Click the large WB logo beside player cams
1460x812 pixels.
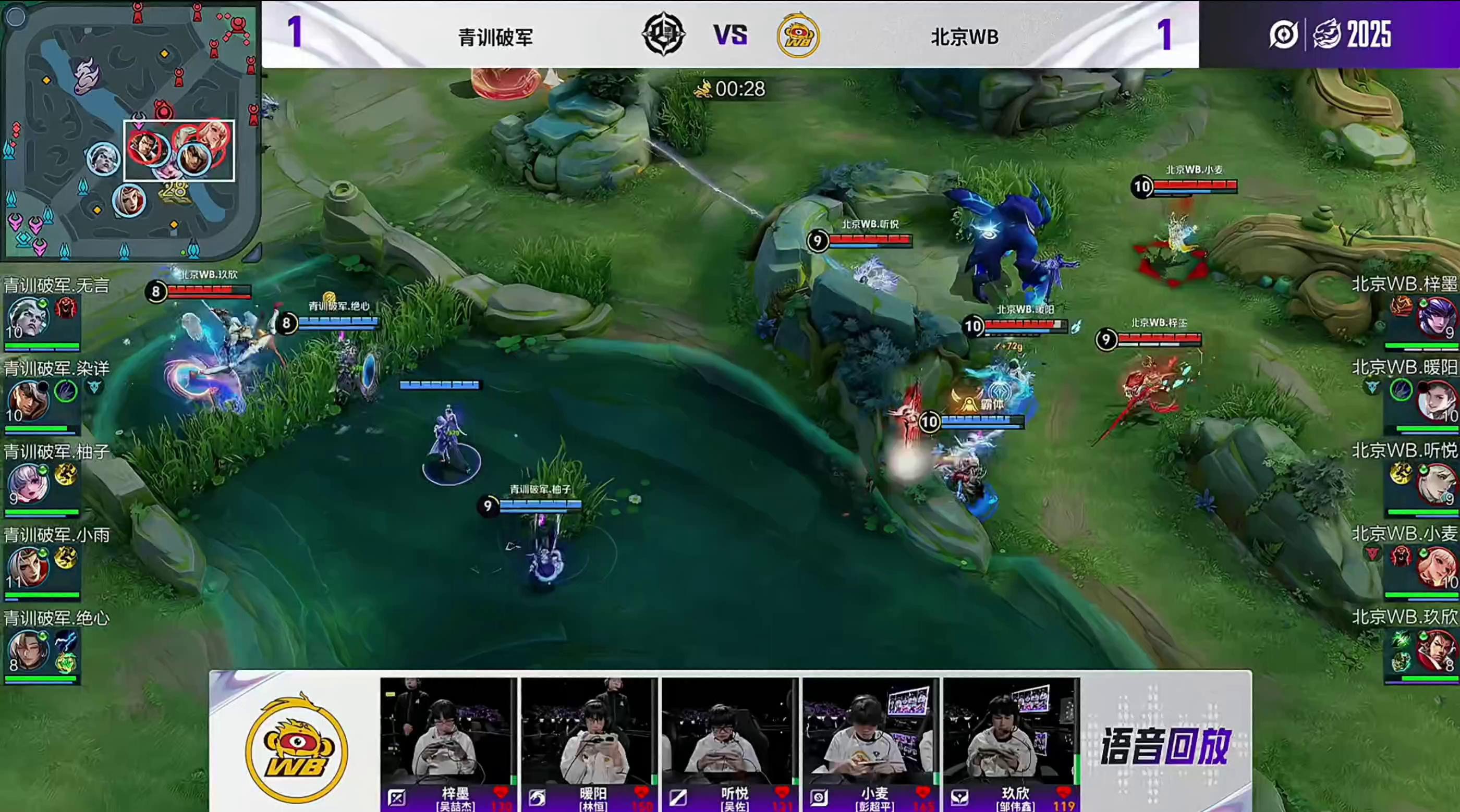[296, 748]
